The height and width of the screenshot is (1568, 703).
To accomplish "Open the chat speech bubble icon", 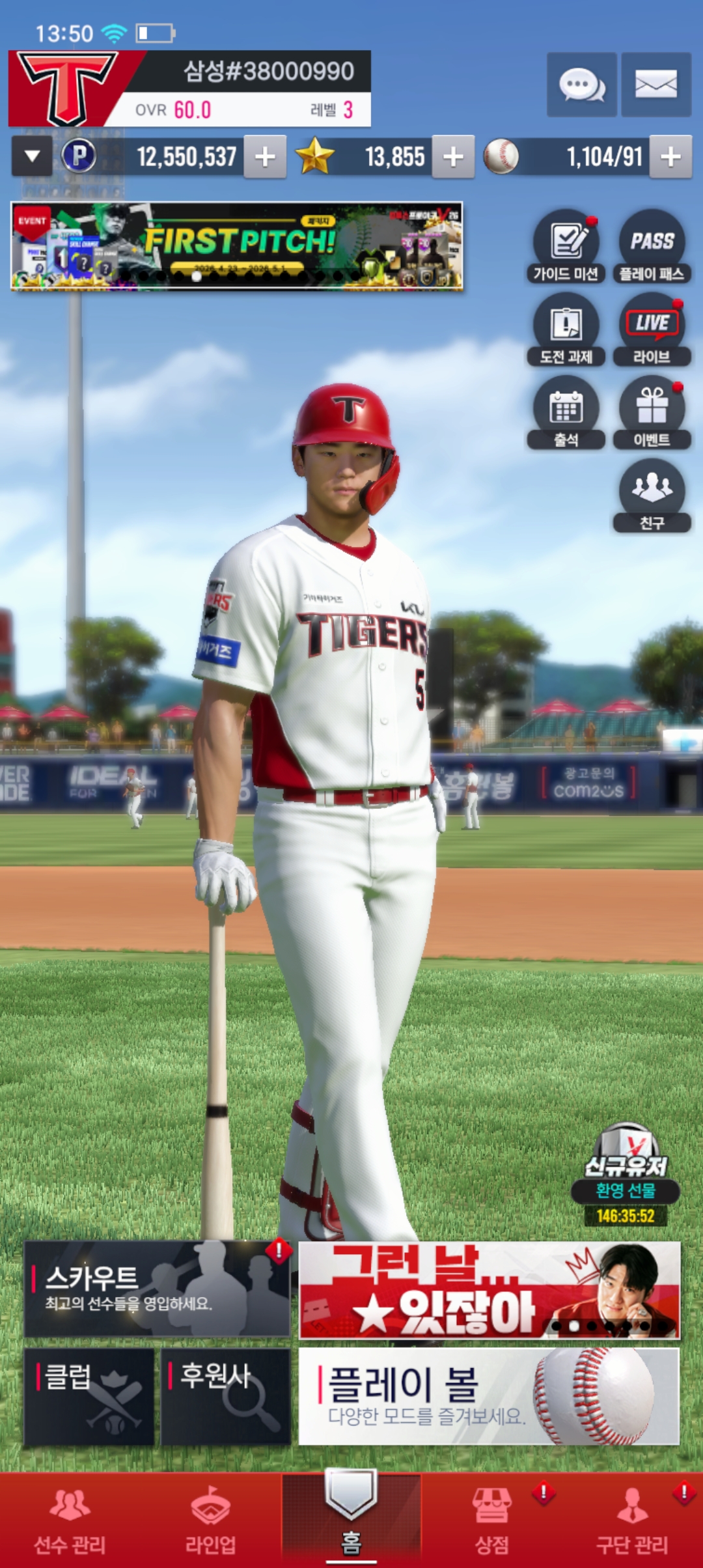I will pyautogui.click(x=581, y=85).
